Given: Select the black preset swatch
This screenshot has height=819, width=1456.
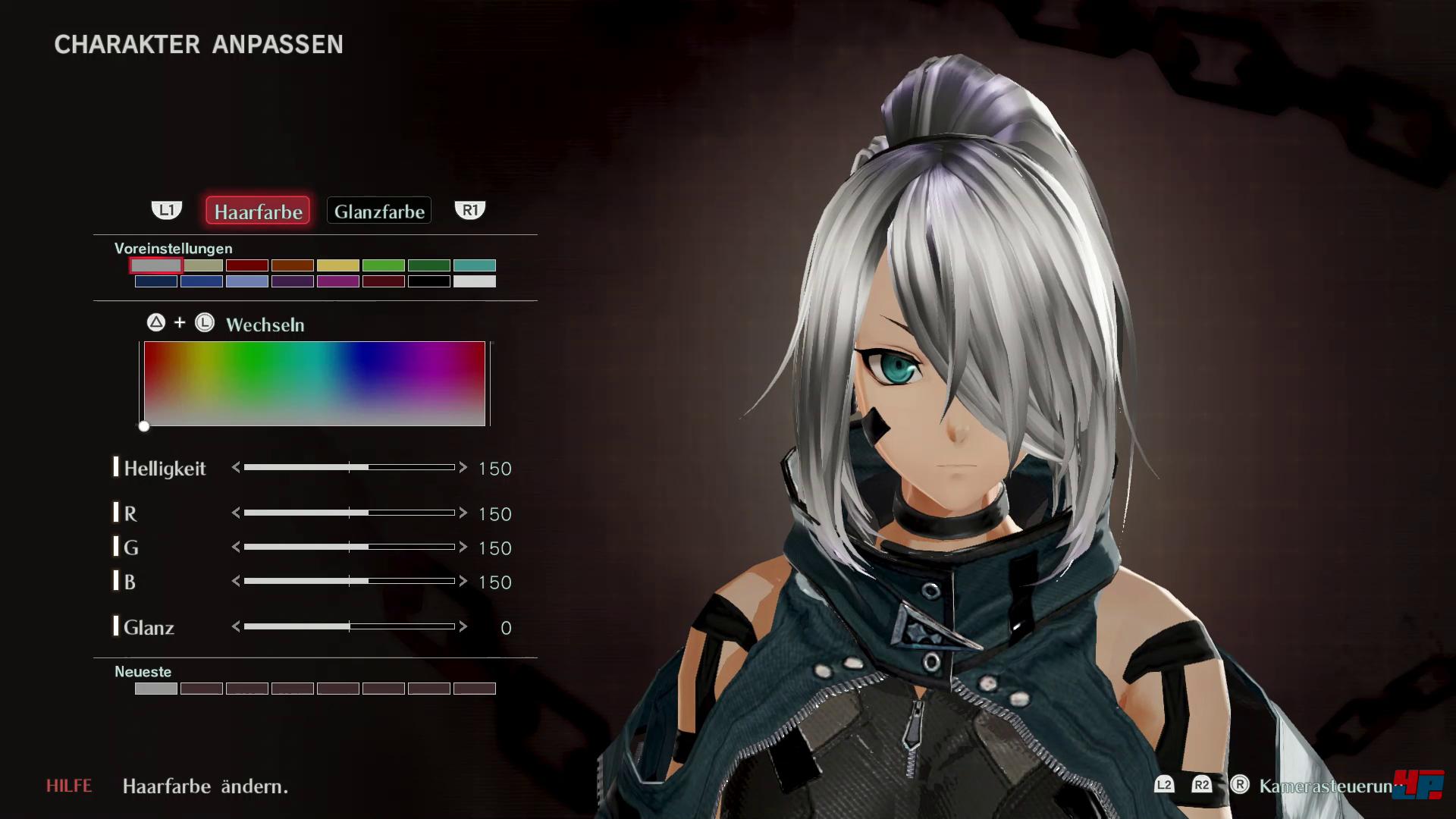Looking at the screenshot, I should click(429, 281).
